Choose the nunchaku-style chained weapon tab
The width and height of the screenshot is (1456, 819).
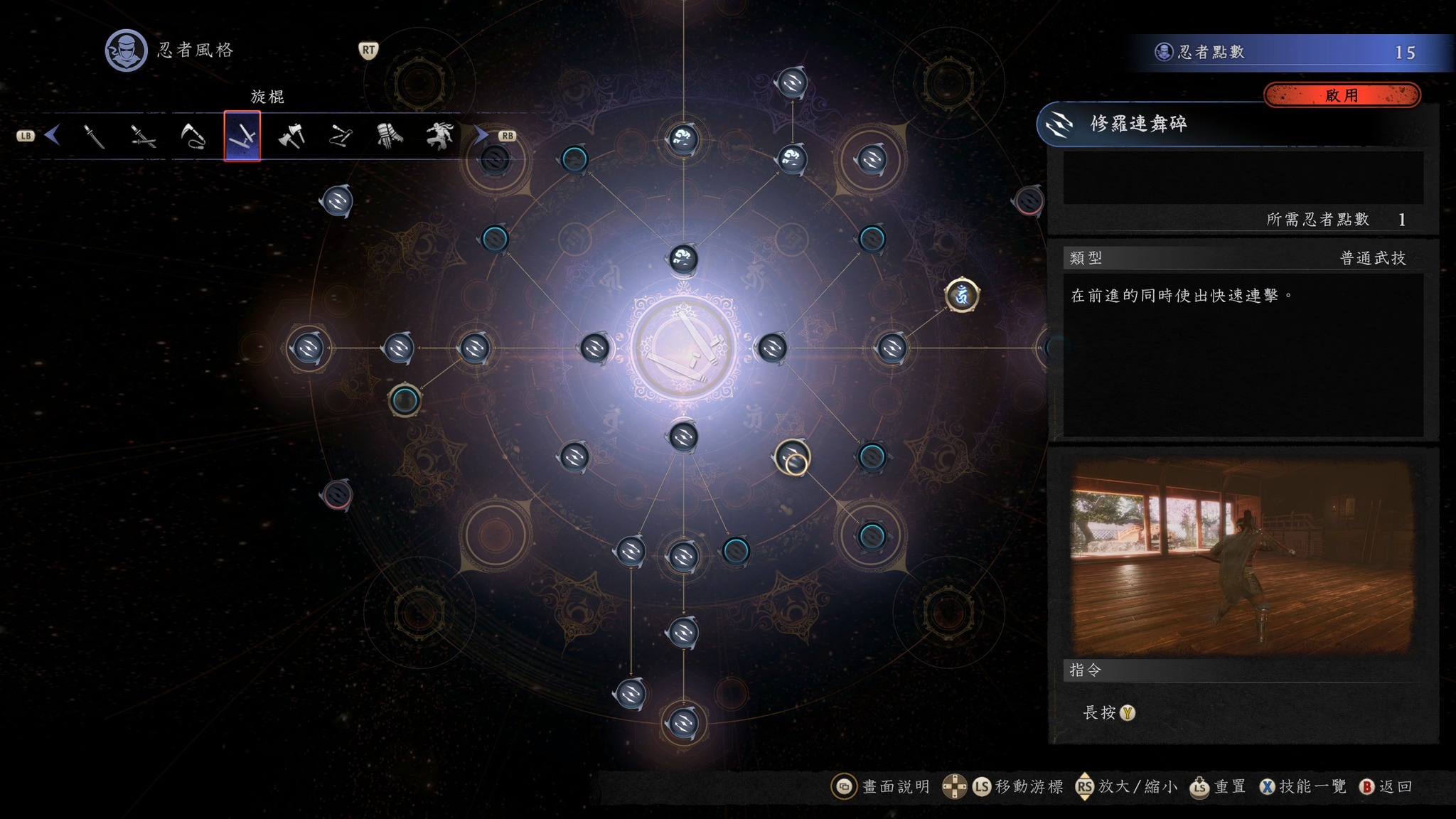(x=341, y=136)
